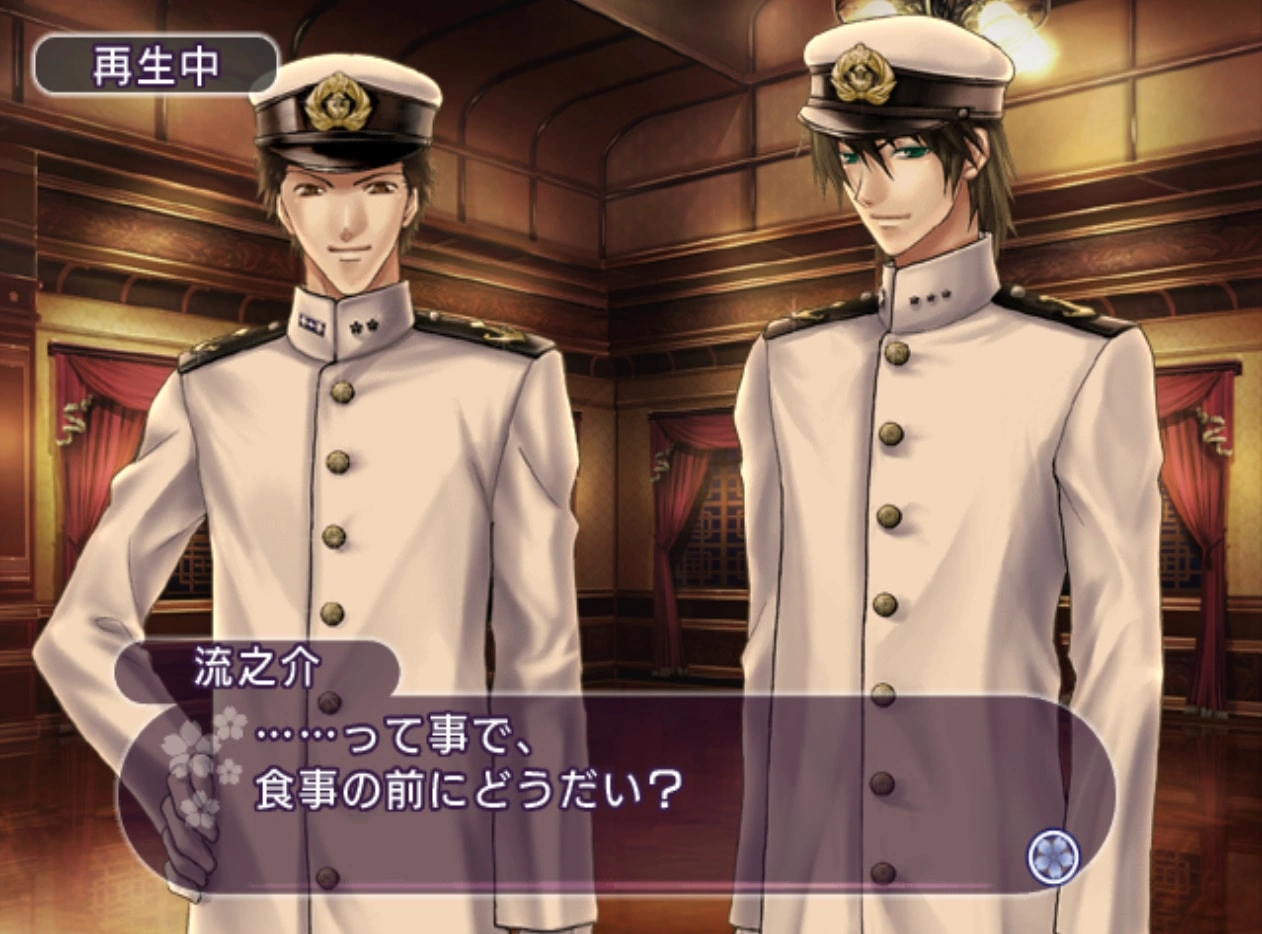Click the 再生中 playback indicator
Viewport: 1262px width, 934px height.
pyautogui.click(x=155, y=67)
